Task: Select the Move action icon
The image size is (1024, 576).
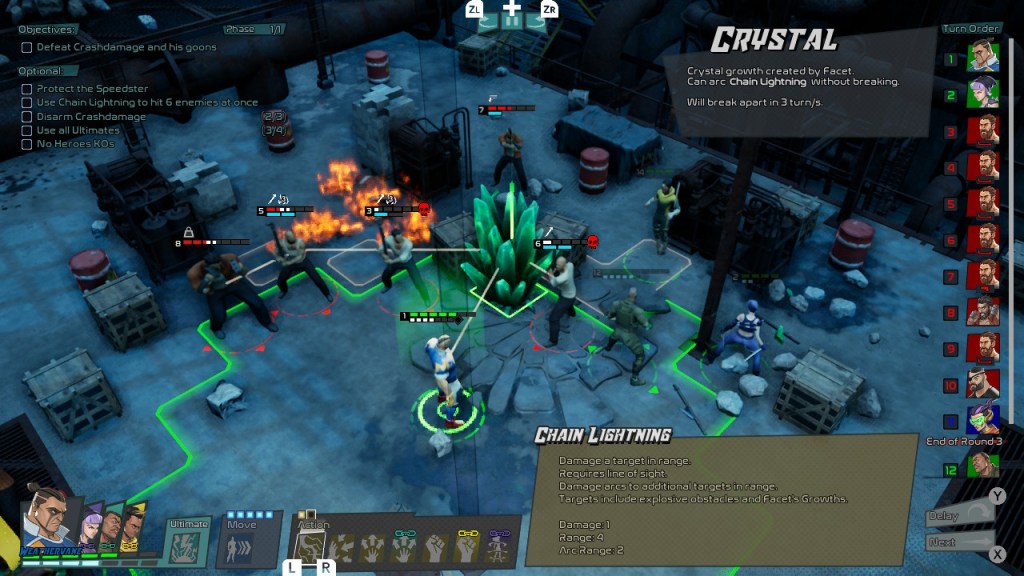Action: coord(242,547)
